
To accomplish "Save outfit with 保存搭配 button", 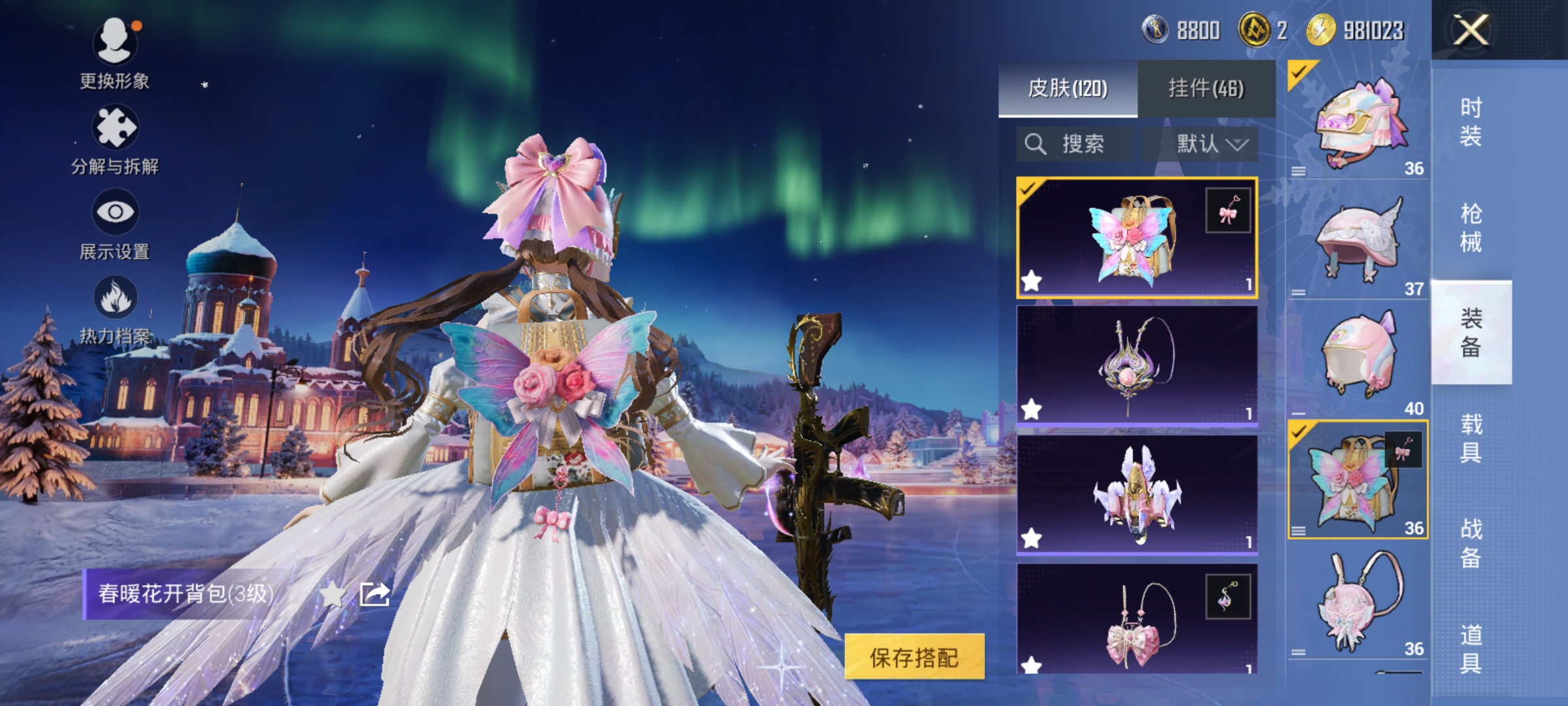I will pos(913,657).
